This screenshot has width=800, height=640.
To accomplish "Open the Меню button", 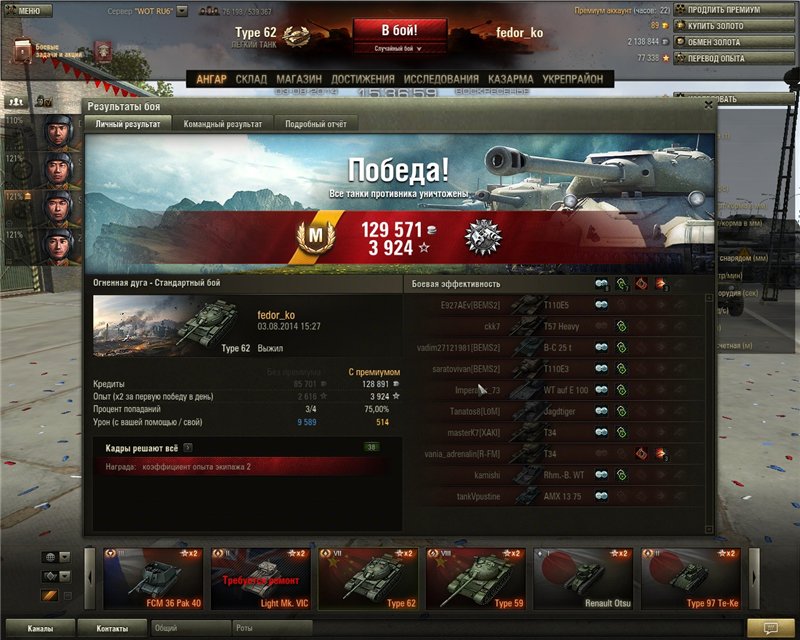I will coord(28,11).
